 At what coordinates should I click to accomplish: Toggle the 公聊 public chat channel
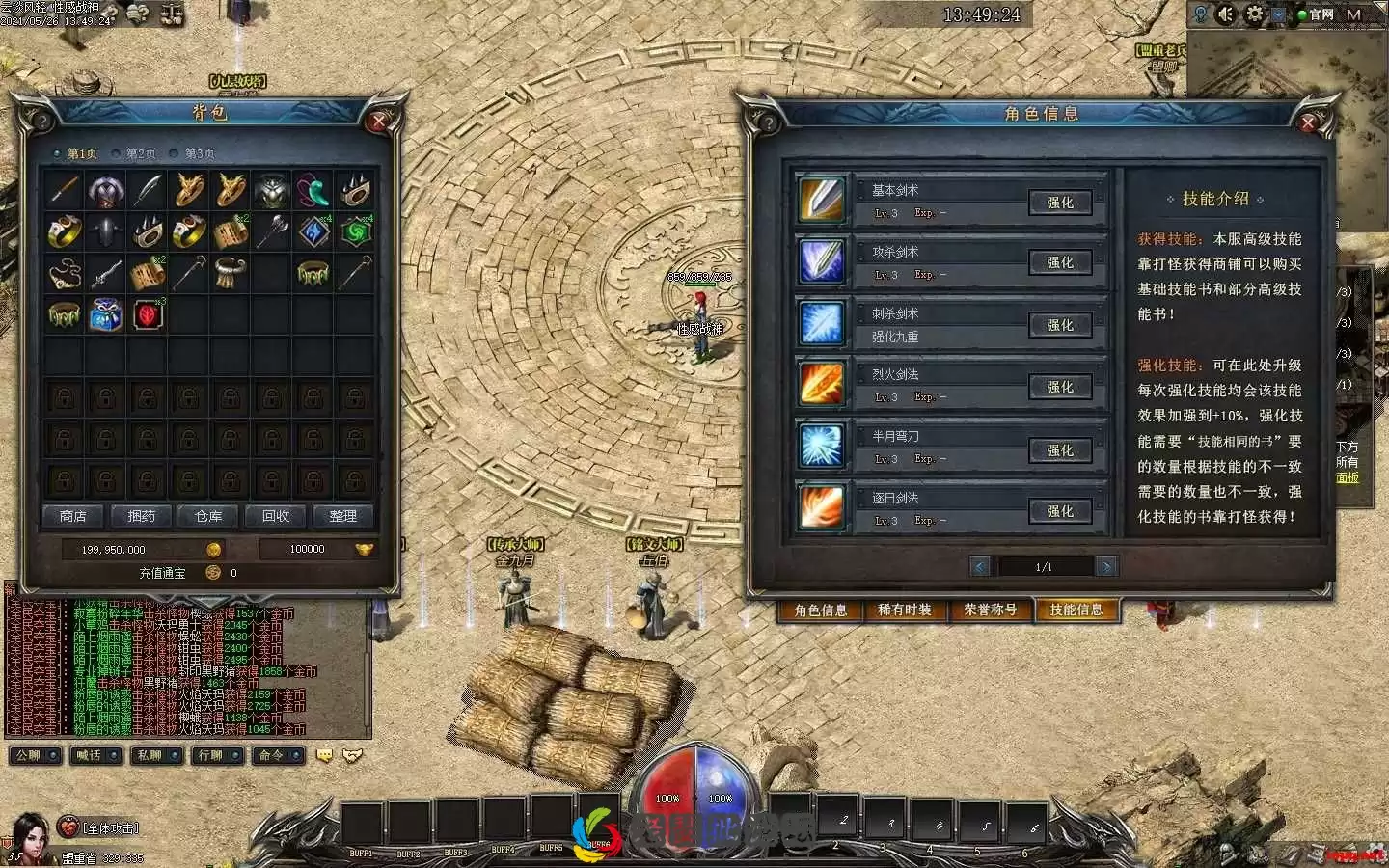tap(35, 755)
